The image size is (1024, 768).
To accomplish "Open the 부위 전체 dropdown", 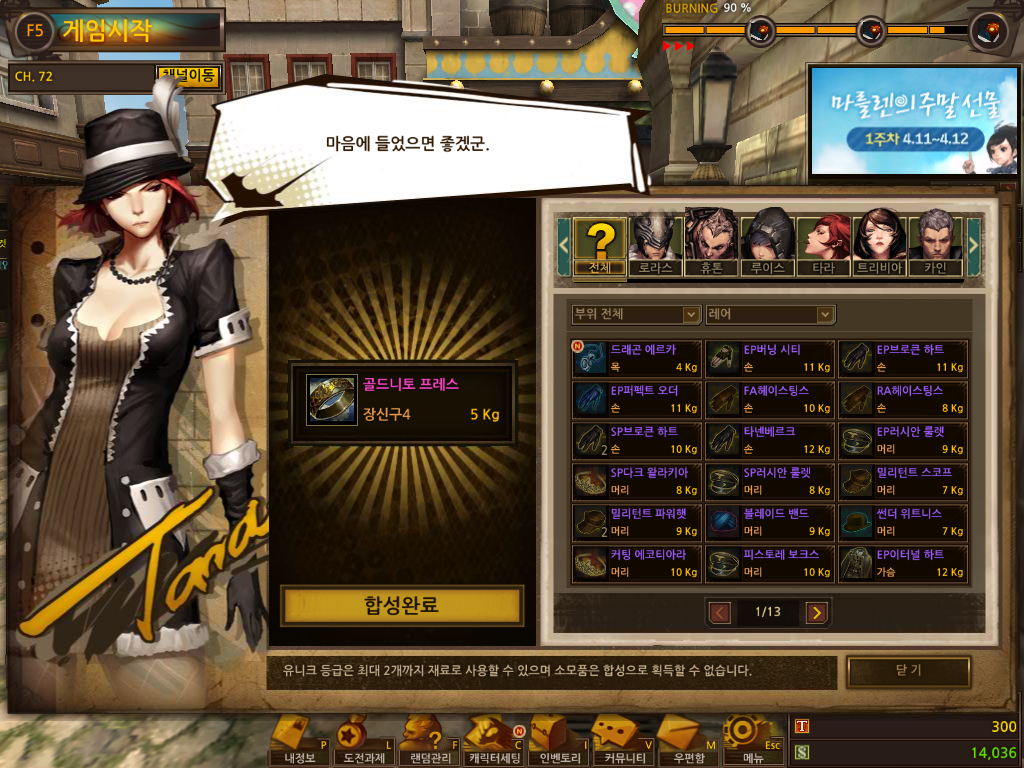I will point(635,314).
